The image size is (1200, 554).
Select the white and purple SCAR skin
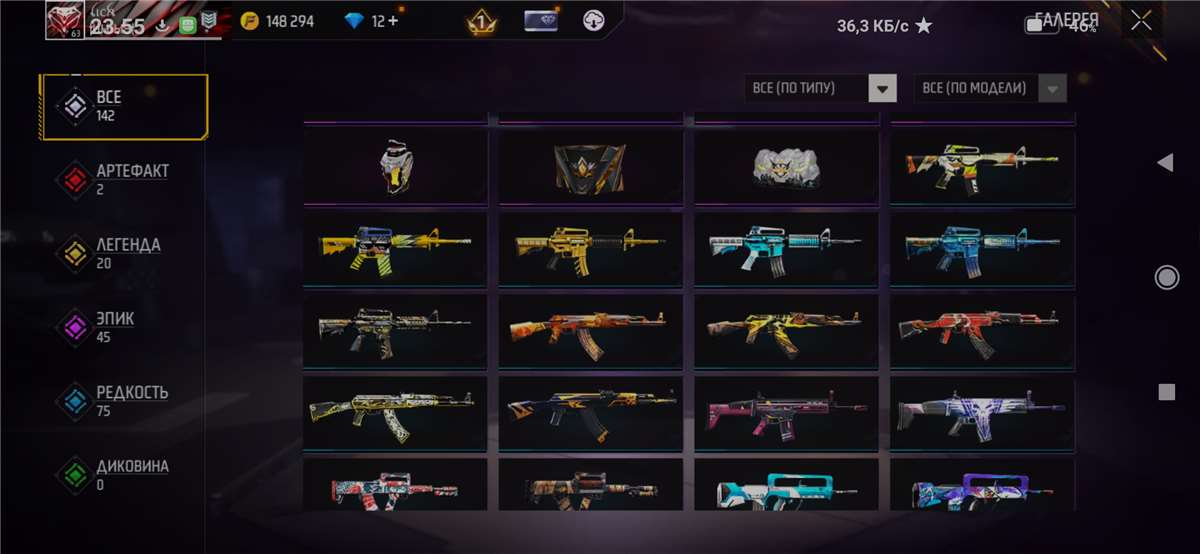click(x=982, y=413)
